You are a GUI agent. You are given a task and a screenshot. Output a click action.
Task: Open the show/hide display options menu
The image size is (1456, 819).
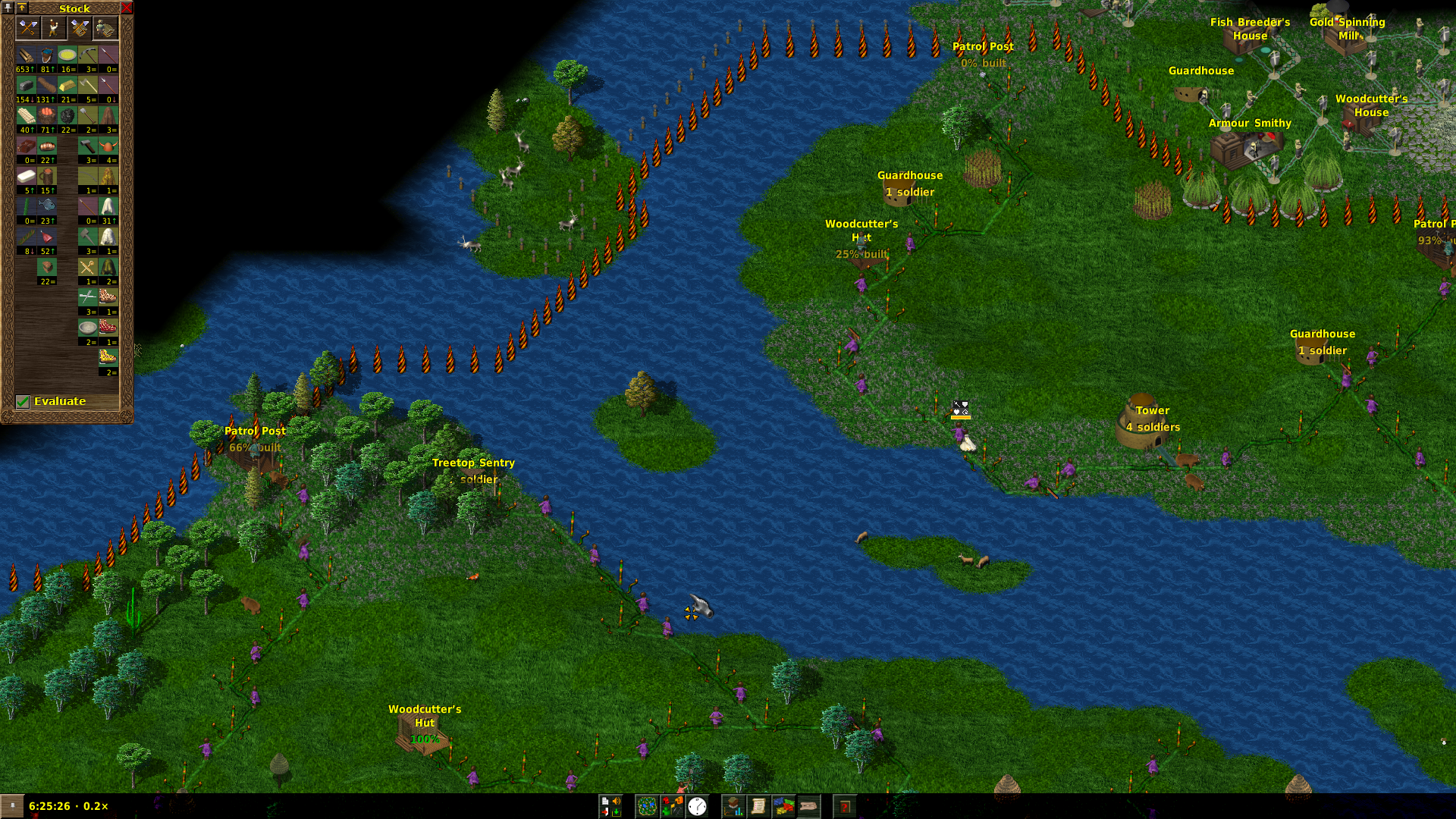672,806
